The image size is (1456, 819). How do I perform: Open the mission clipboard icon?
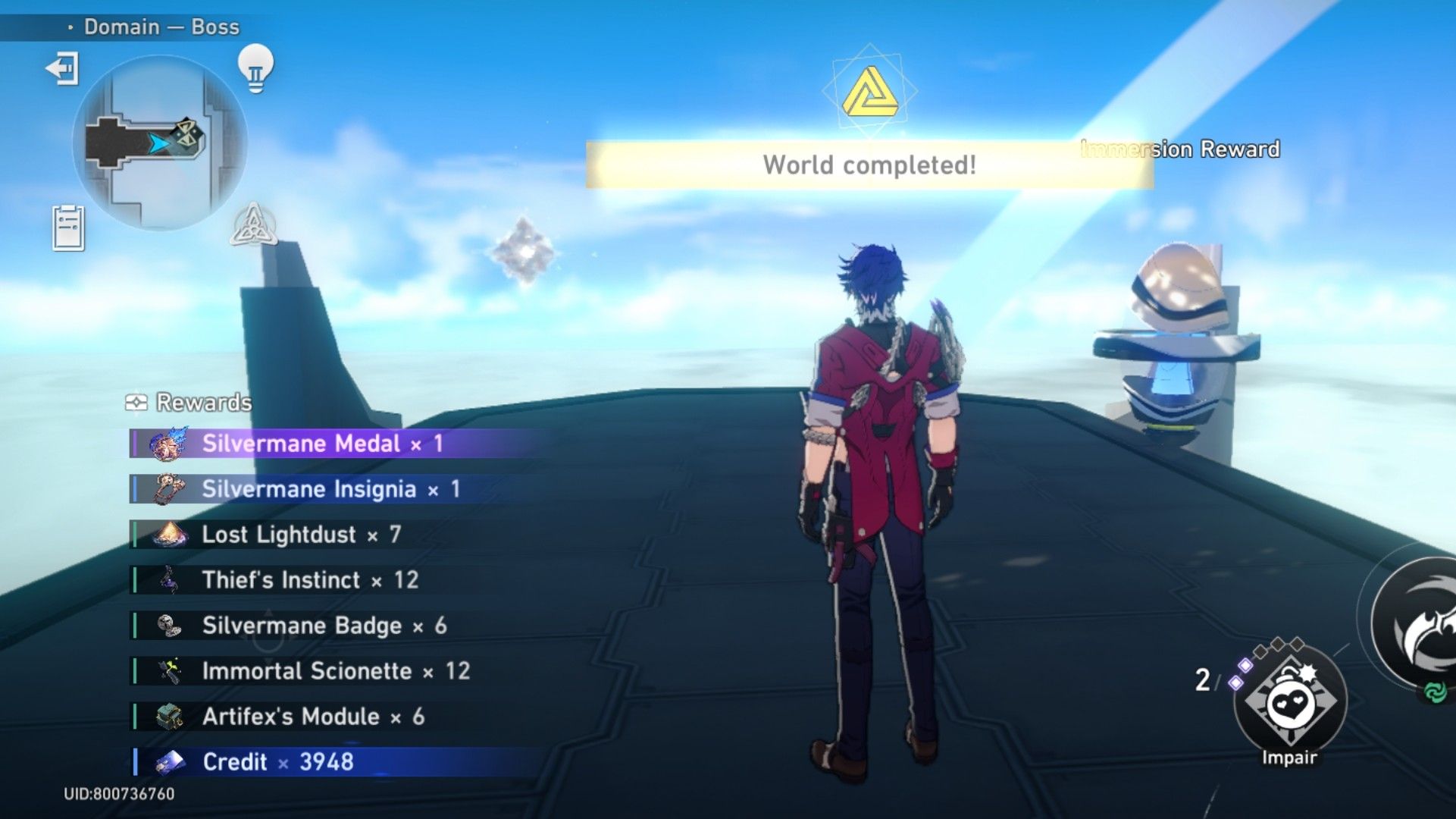70,226
